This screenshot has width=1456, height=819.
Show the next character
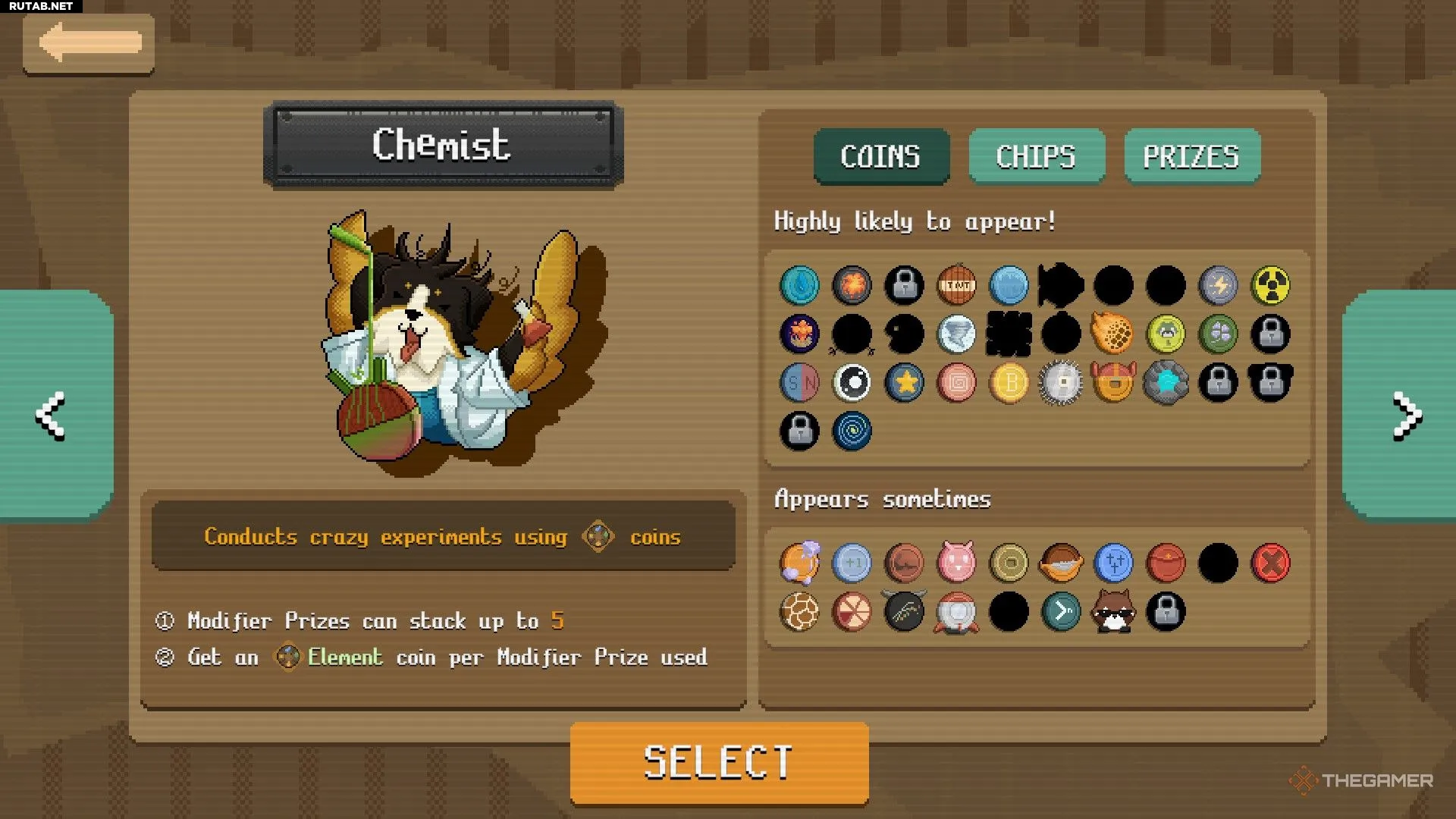tap(1406, 416)
